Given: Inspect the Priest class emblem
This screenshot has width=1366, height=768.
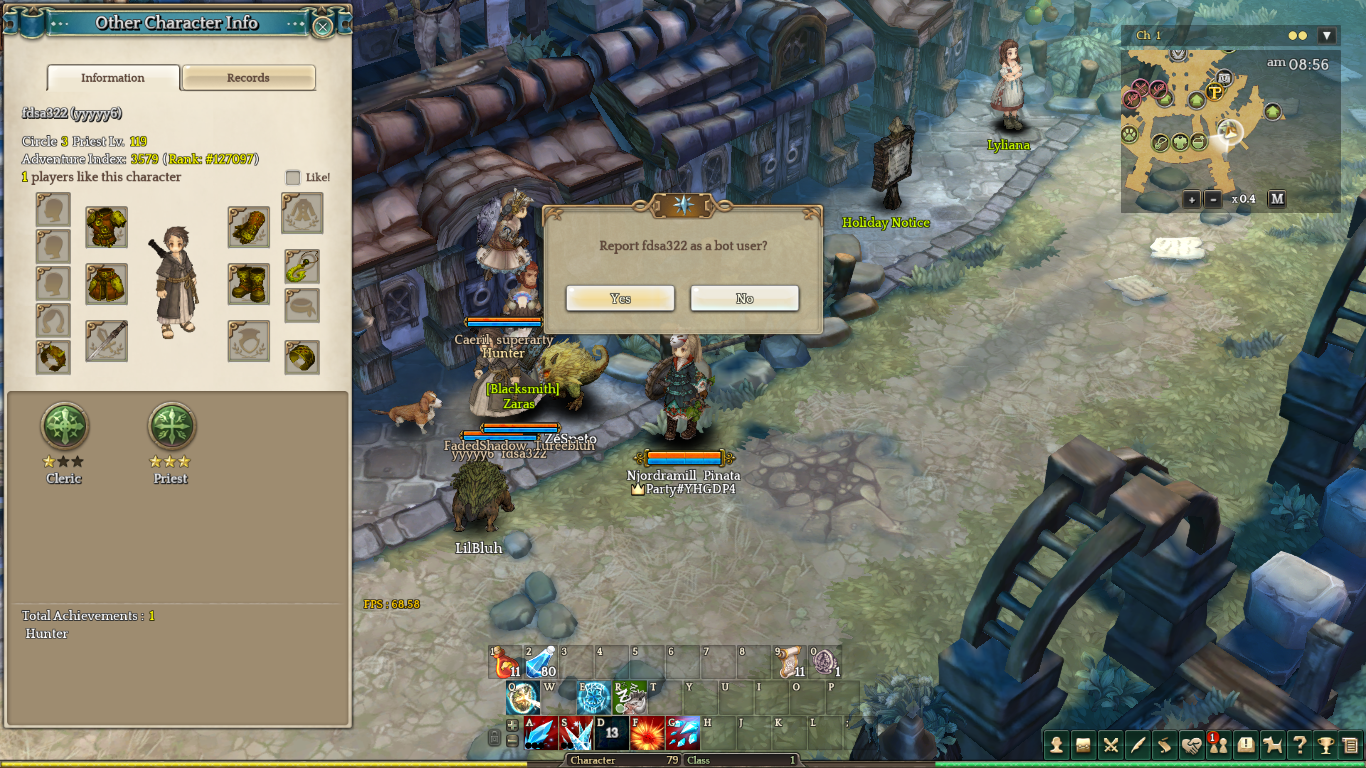Looking at the screenshot, I should pos(171,427).
